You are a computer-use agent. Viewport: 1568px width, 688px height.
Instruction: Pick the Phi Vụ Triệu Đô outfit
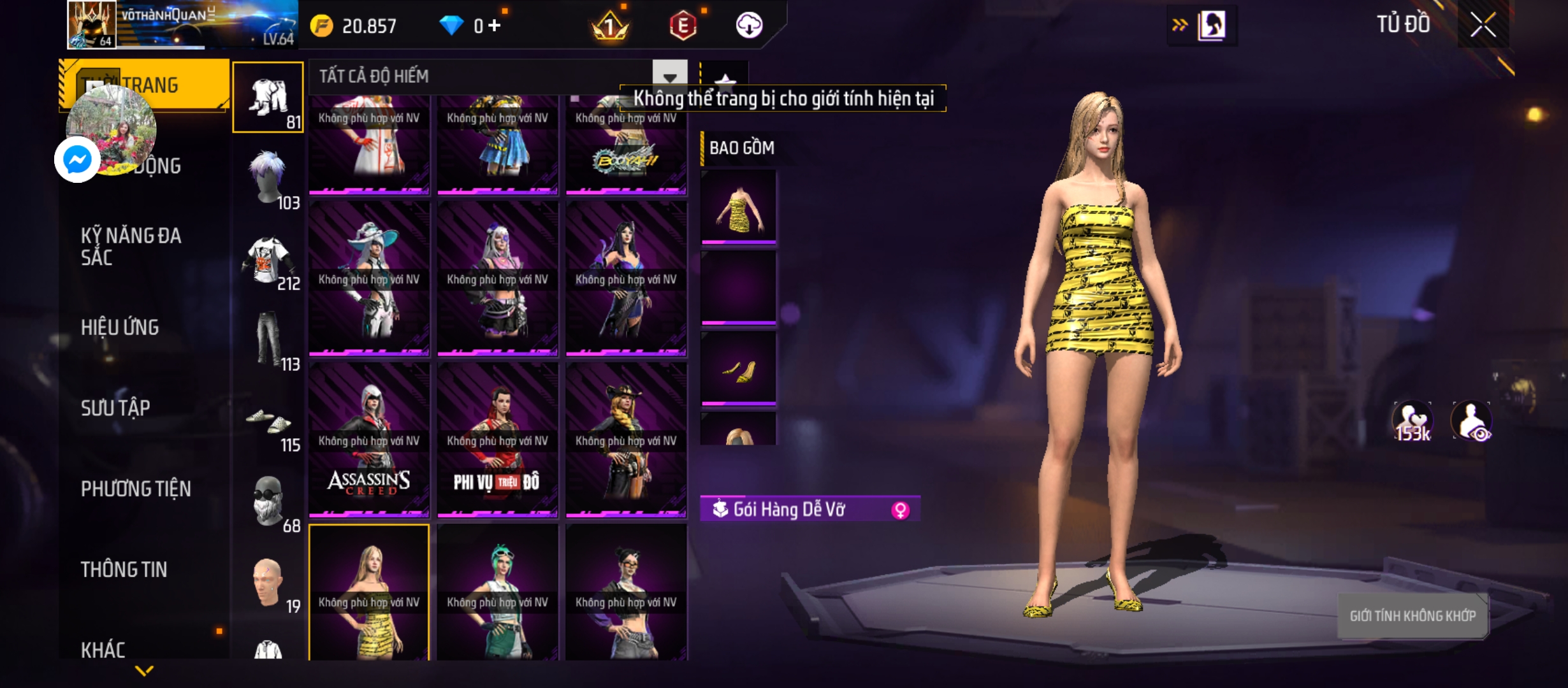click(497, 440)
